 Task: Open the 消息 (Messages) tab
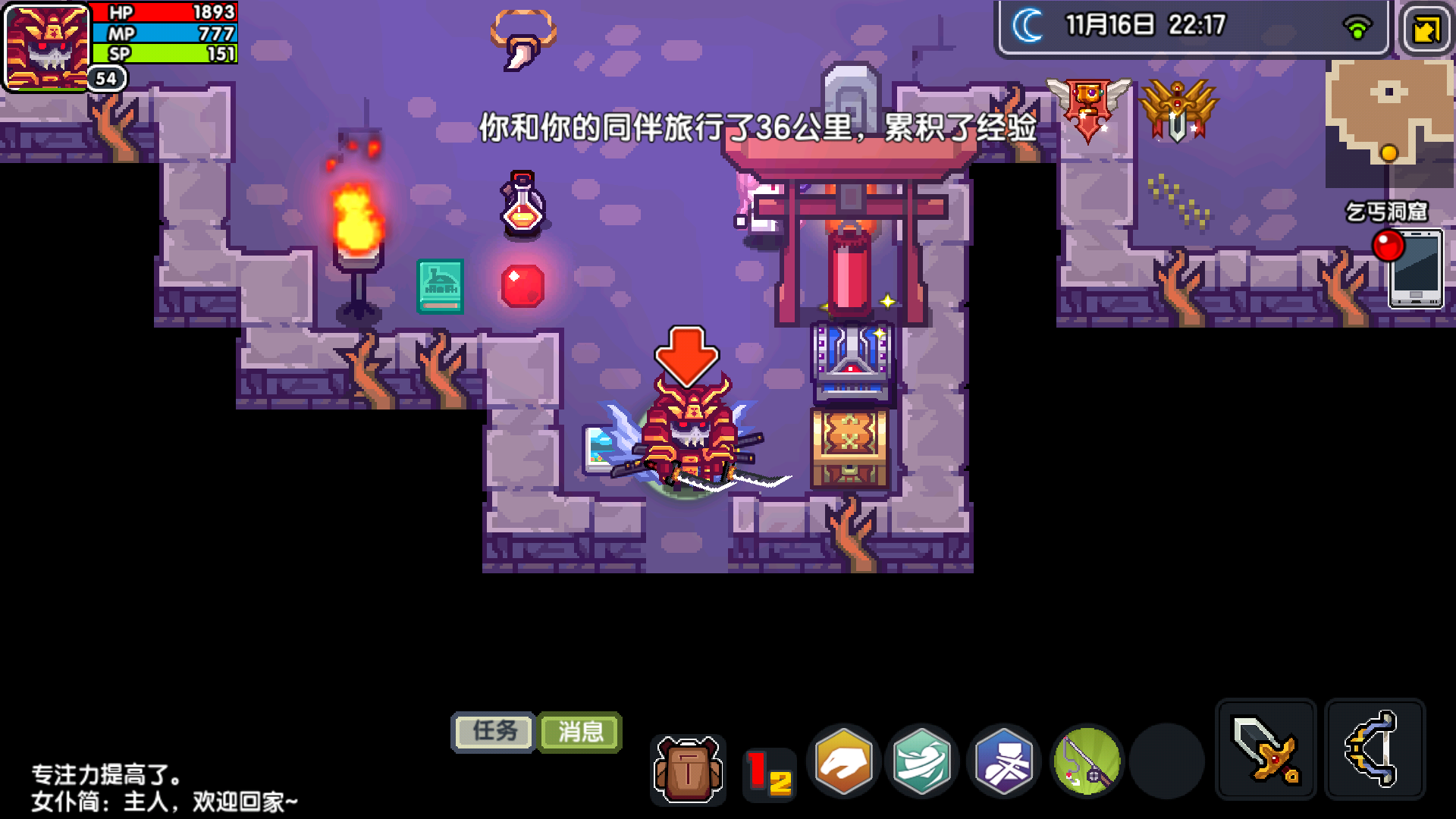click(580, 733)
